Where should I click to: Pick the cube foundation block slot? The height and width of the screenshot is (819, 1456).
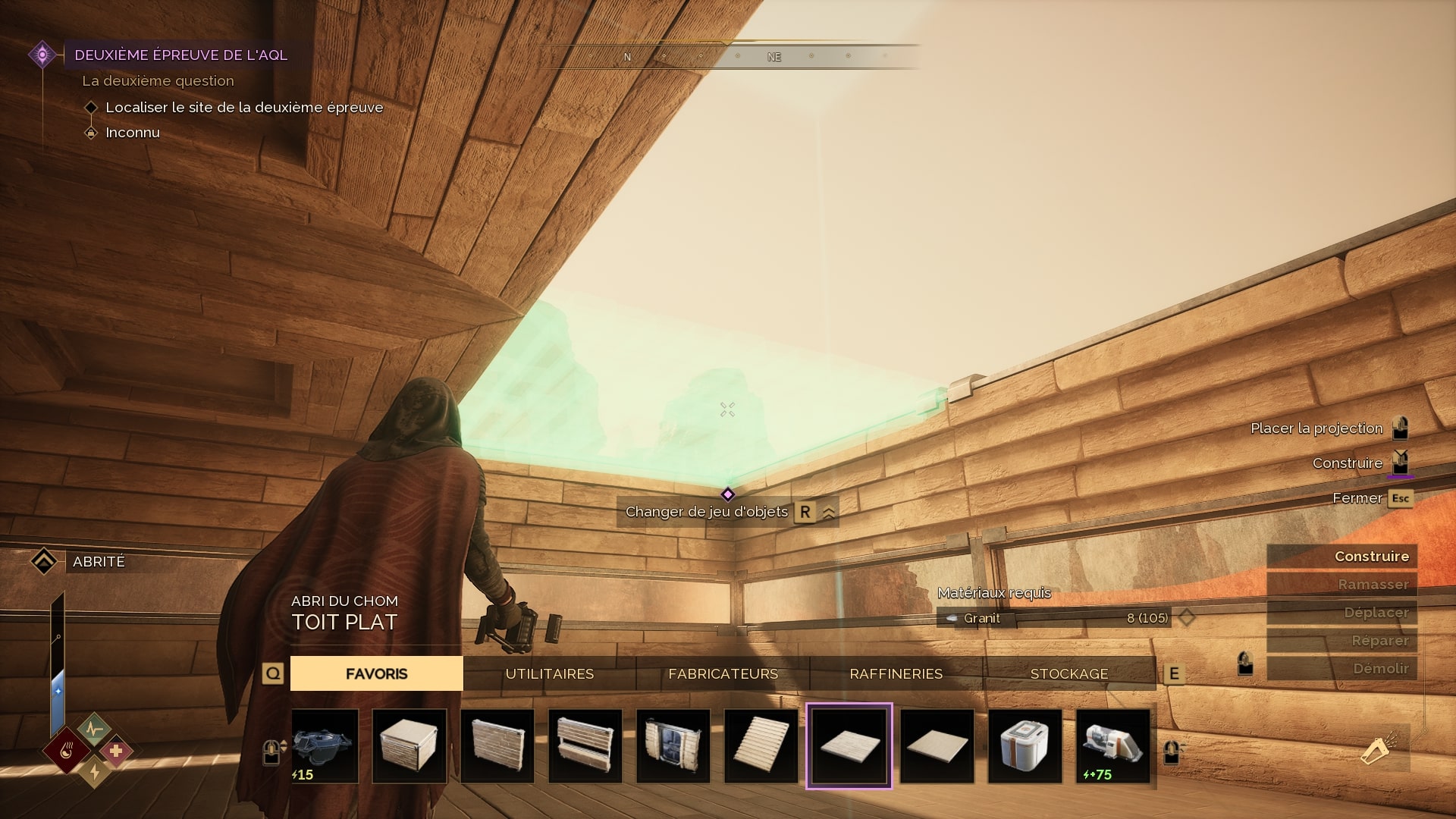click(x=409, y=746)
